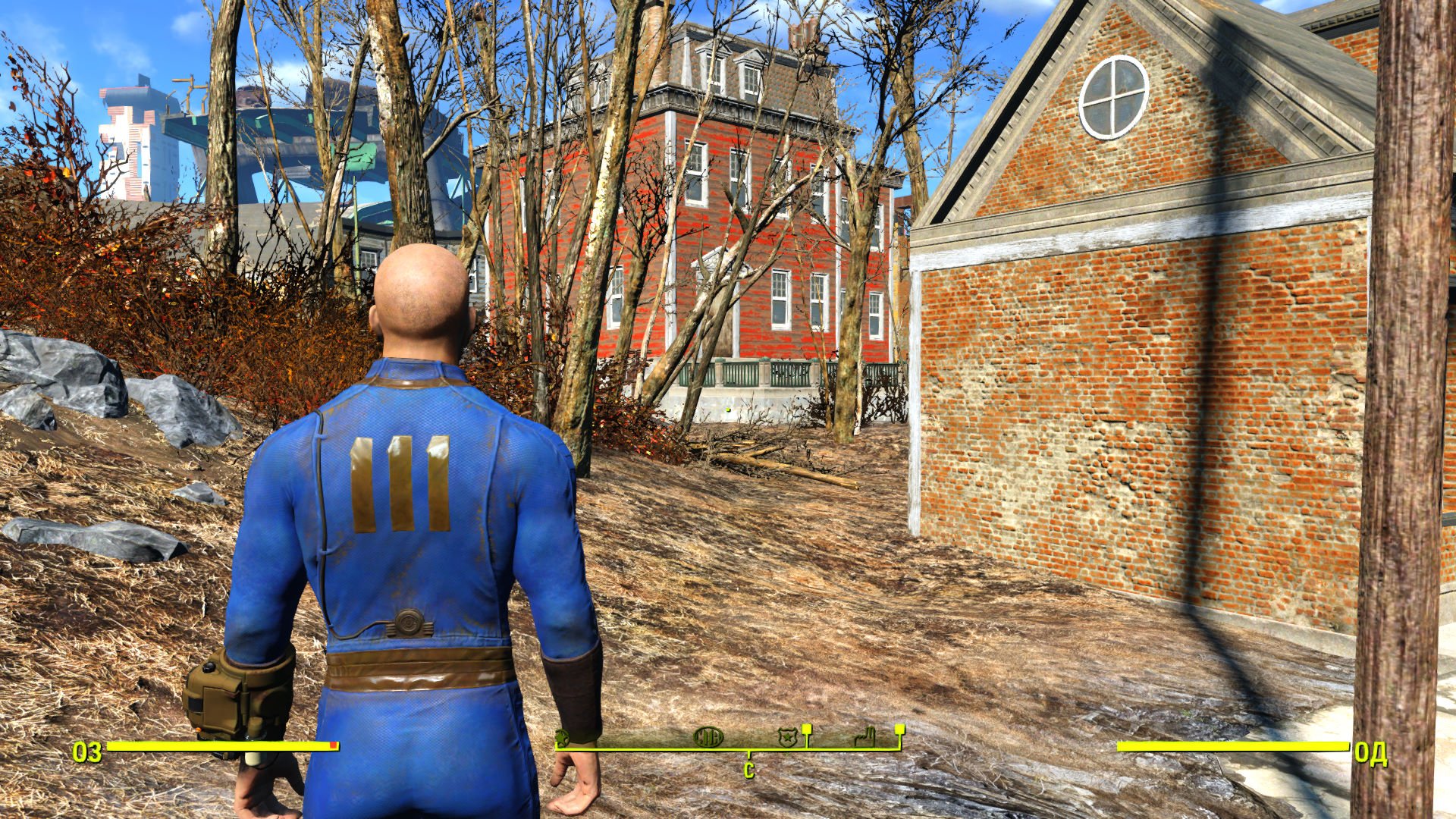The image size is (1456, 819).
Task: Select the factory icon on the compass
Action: click(x=864, y=736)
